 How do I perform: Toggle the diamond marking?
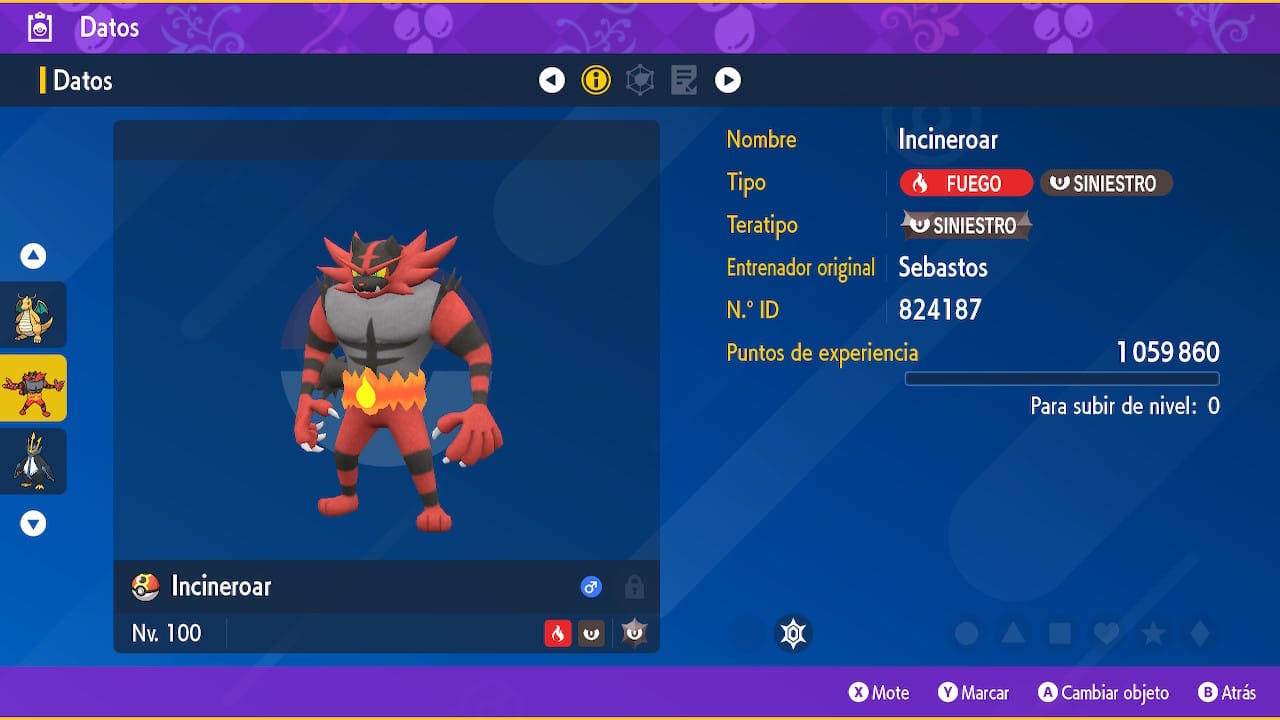point(1200,633)
